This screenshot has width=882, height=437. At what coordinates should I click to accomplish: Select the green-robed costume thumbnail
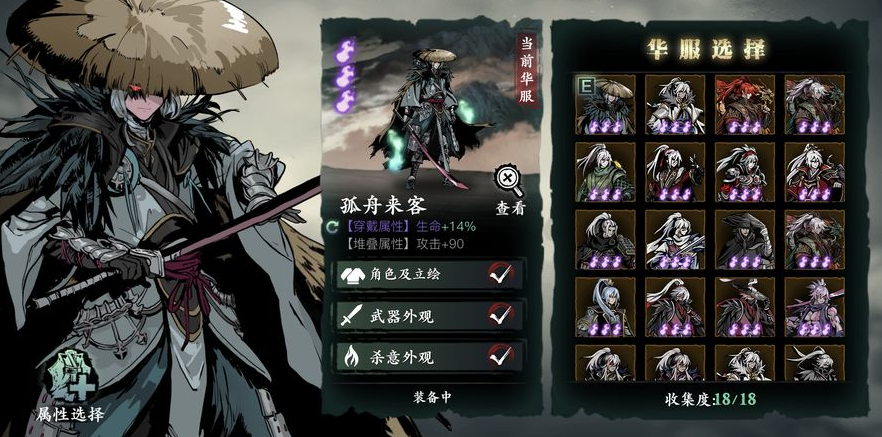point(607,170)
